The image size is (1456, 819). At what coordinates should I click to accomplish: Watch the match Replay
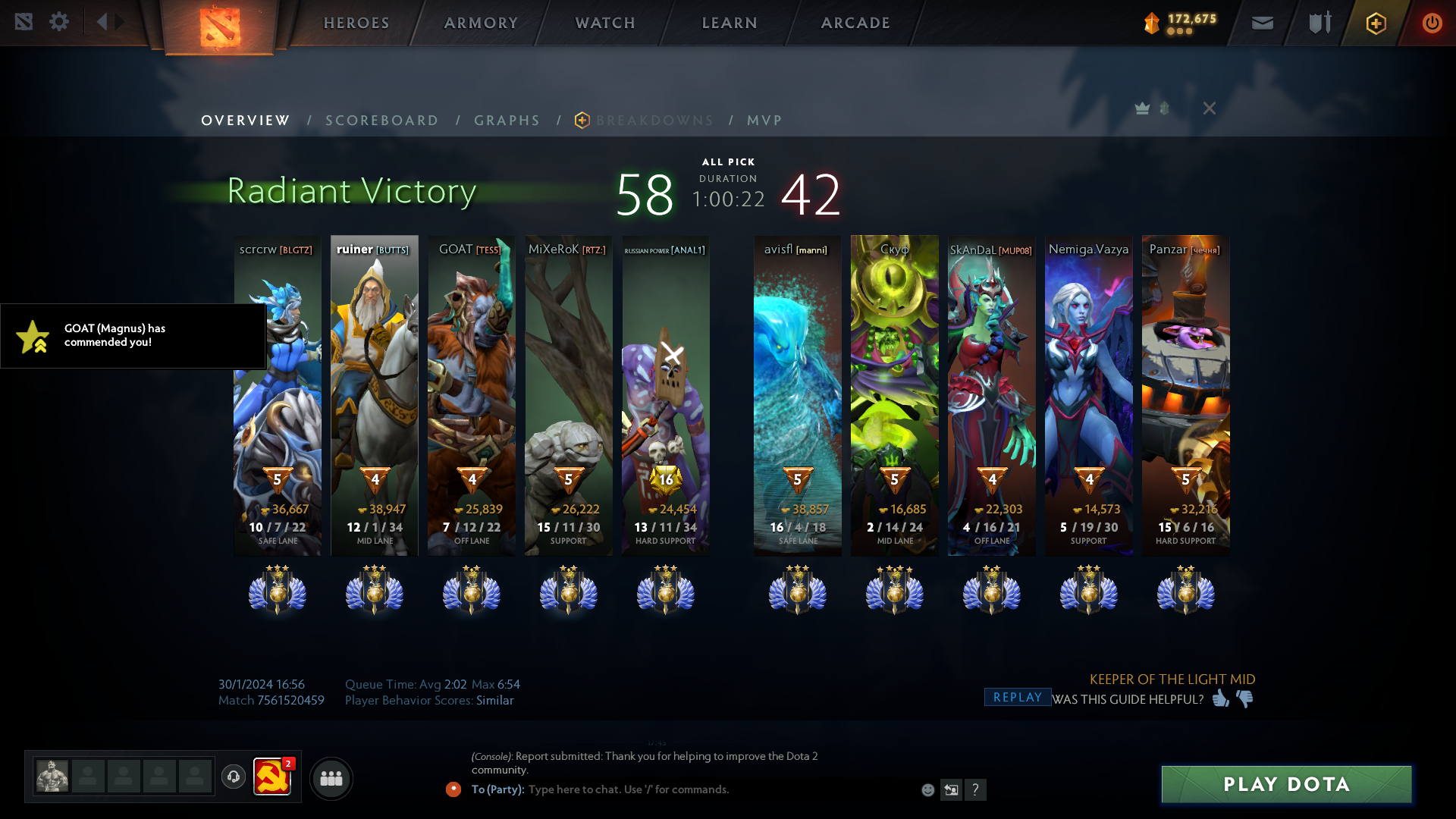click(1017, 698)
